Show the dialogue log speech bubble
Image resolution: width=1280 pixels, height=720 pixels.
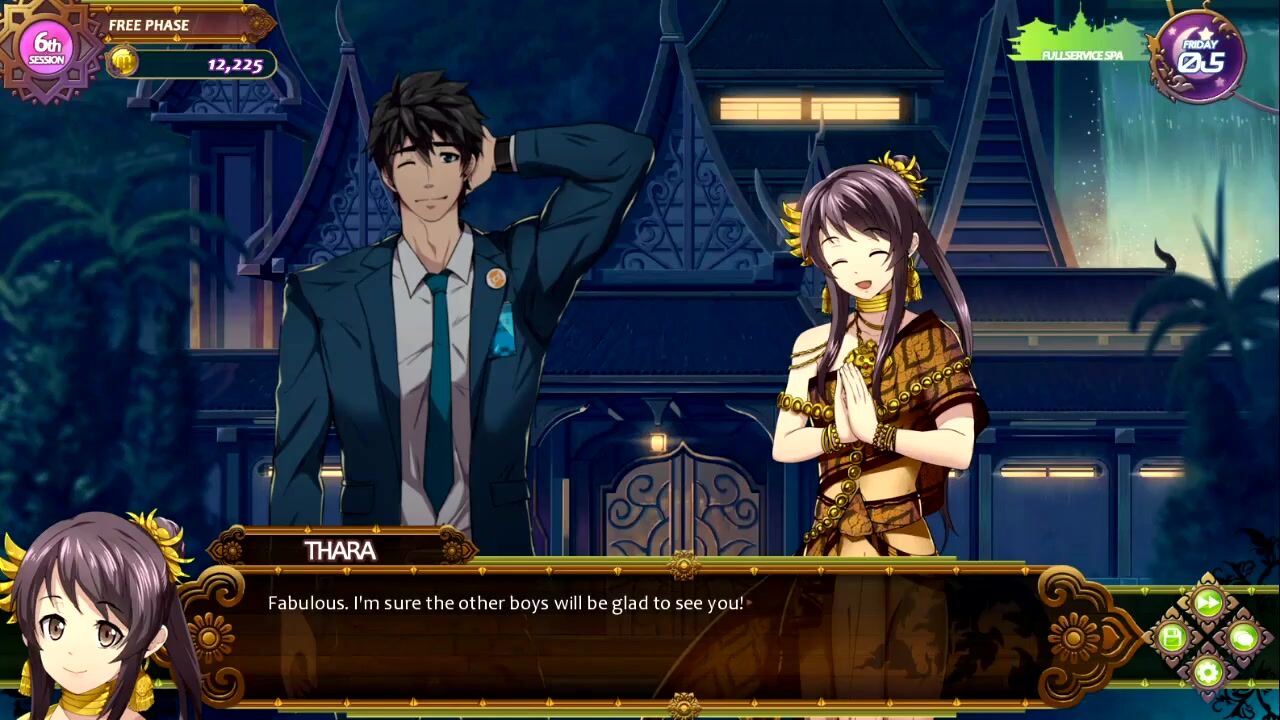click(x=1243, y=637)
